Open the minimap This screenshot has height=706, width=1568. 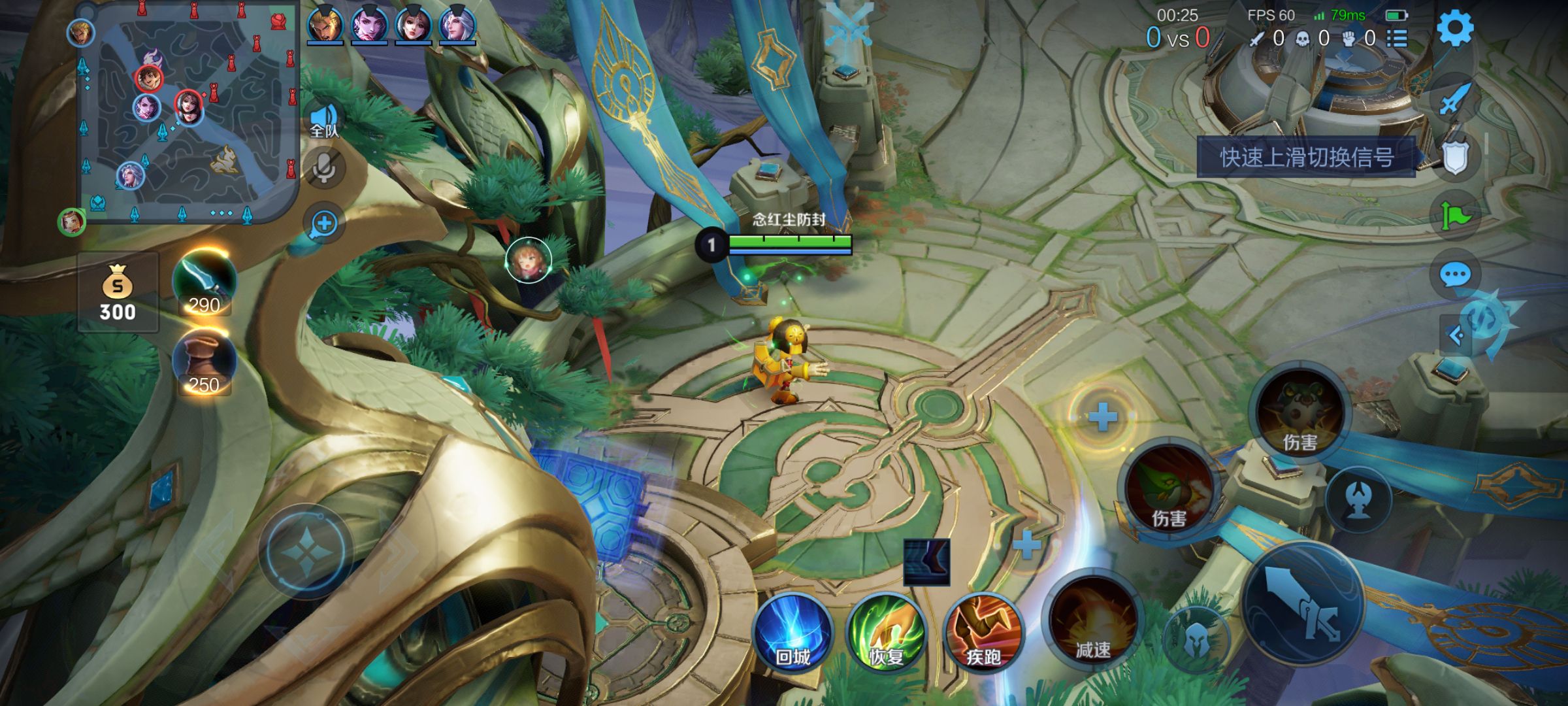click(x=186, y=111)
